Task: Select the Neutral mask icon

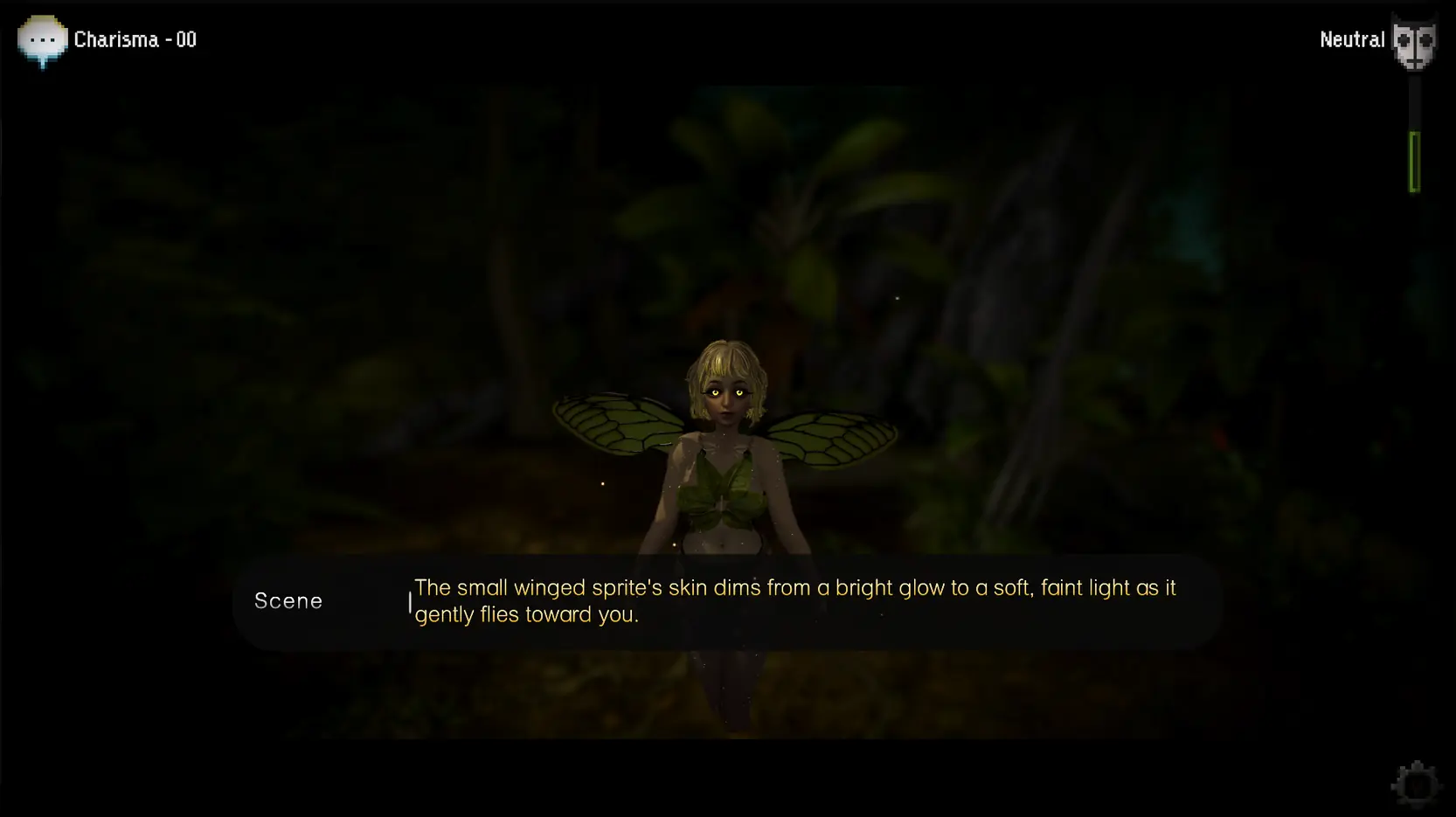Action: tap(1413, 42)
